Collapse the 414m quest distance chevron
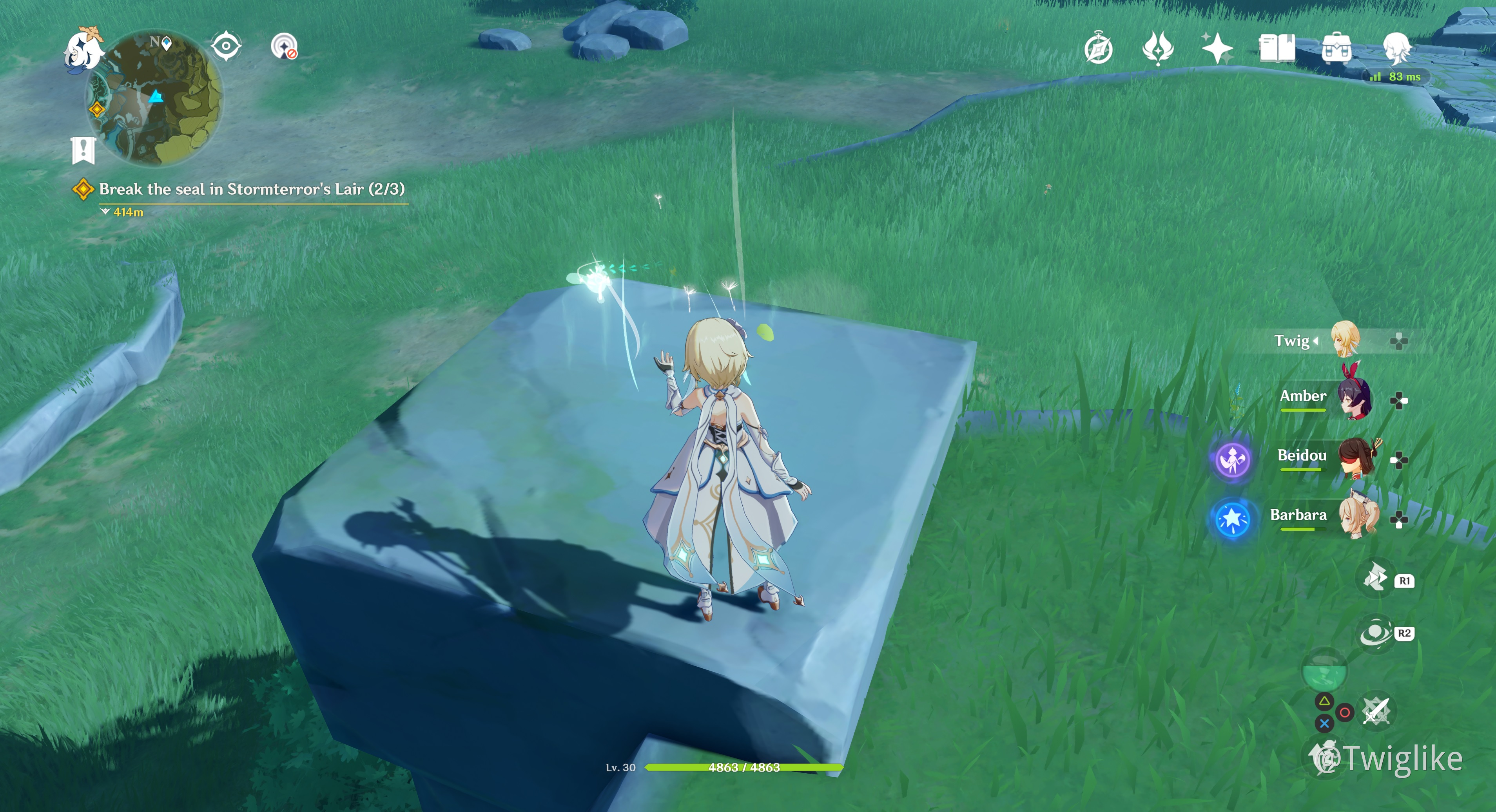Screen dimensions: 1496x812 point(105,212)
